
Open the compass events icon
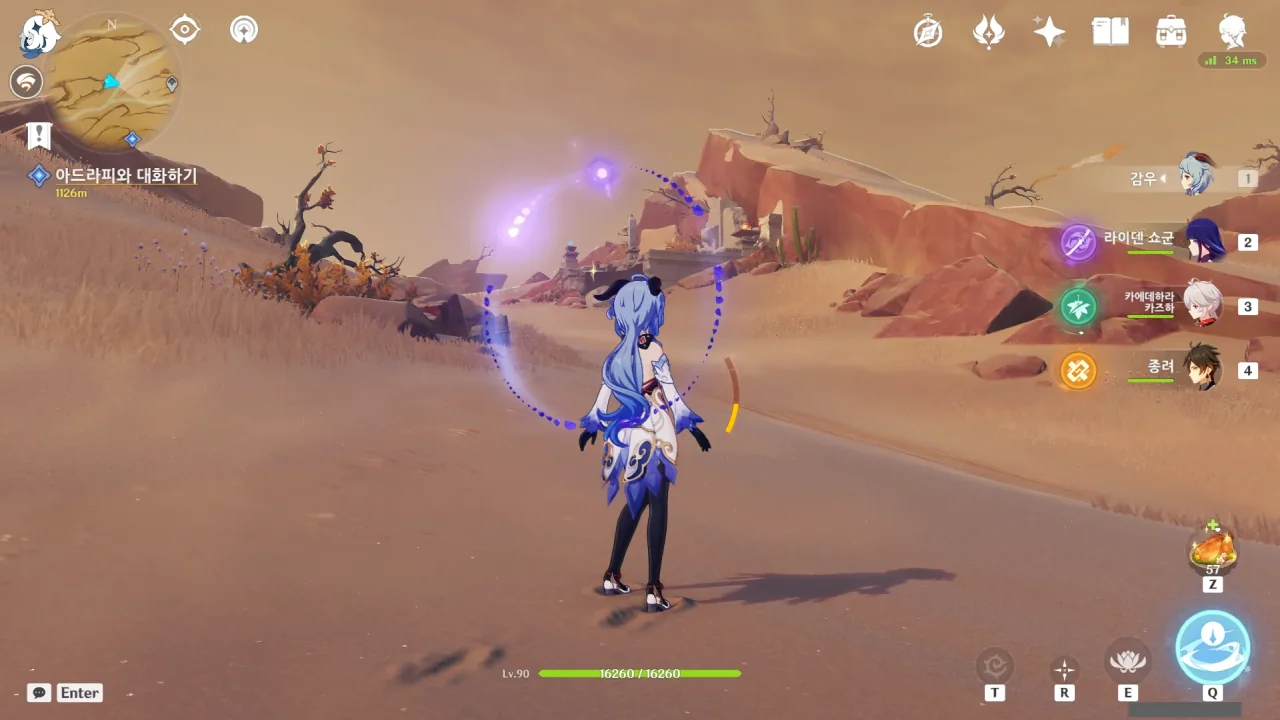click(928, 32)
